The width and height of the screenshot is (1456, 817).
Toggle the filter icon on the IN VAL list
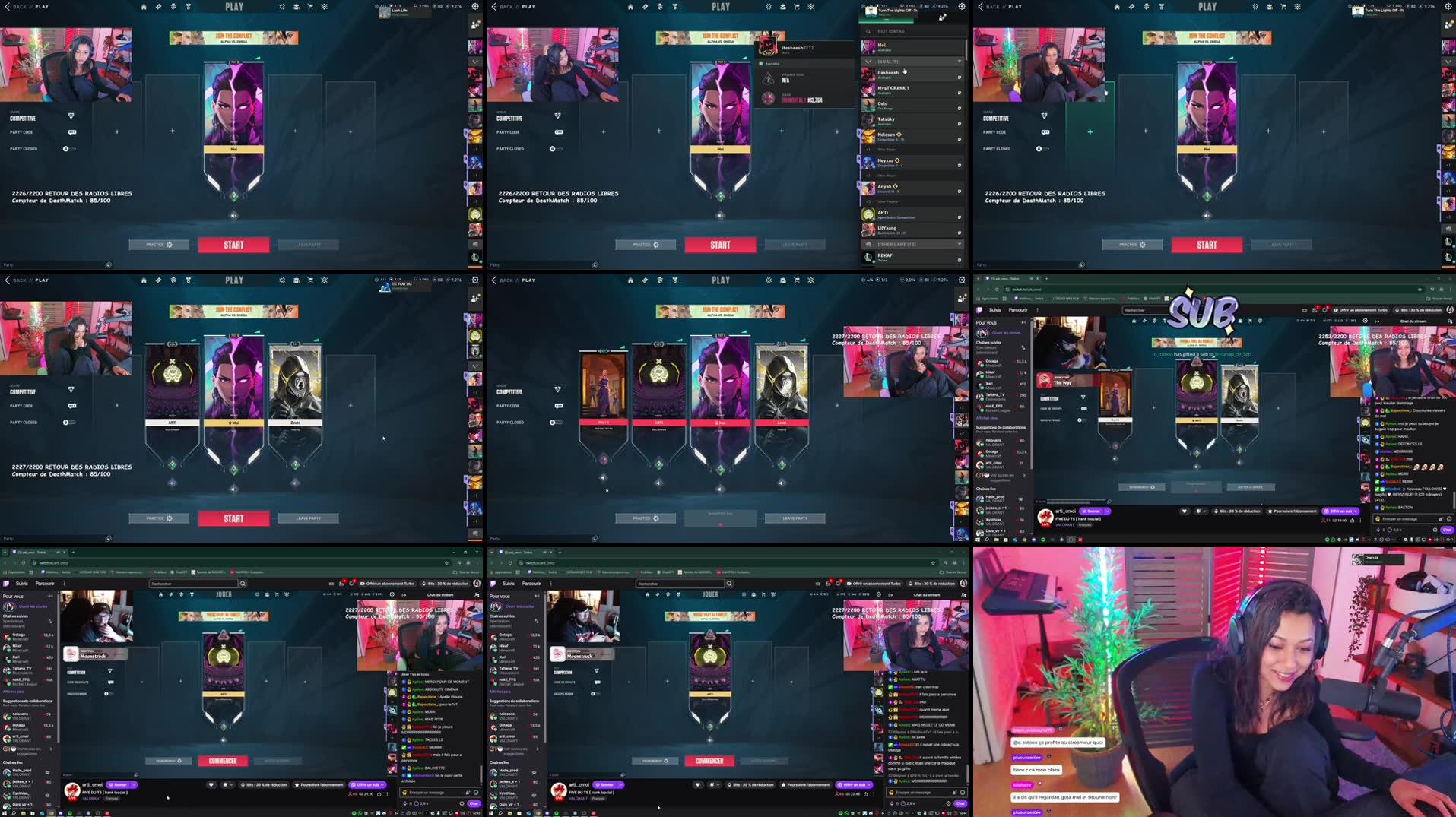960,62
